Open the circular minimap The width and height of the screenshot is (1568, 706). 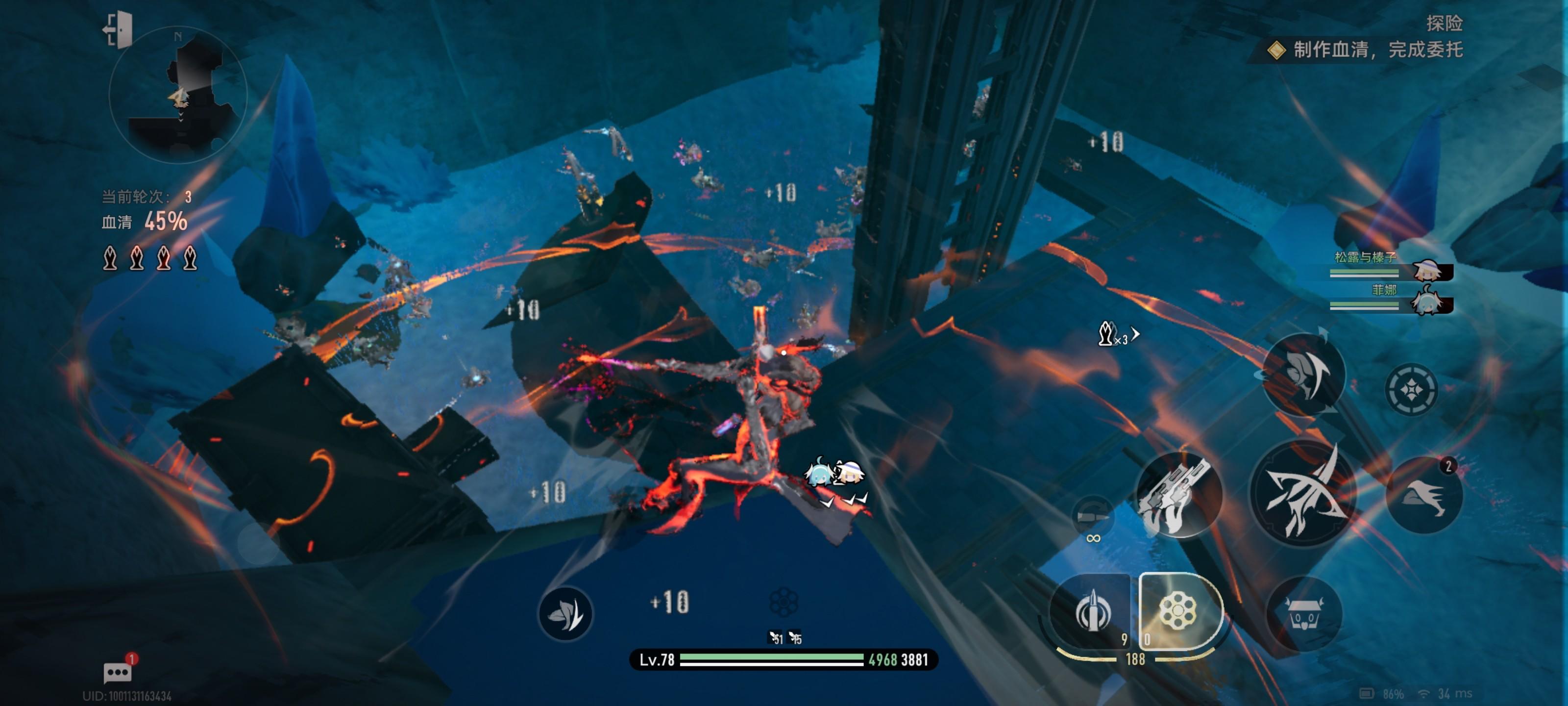178,96
